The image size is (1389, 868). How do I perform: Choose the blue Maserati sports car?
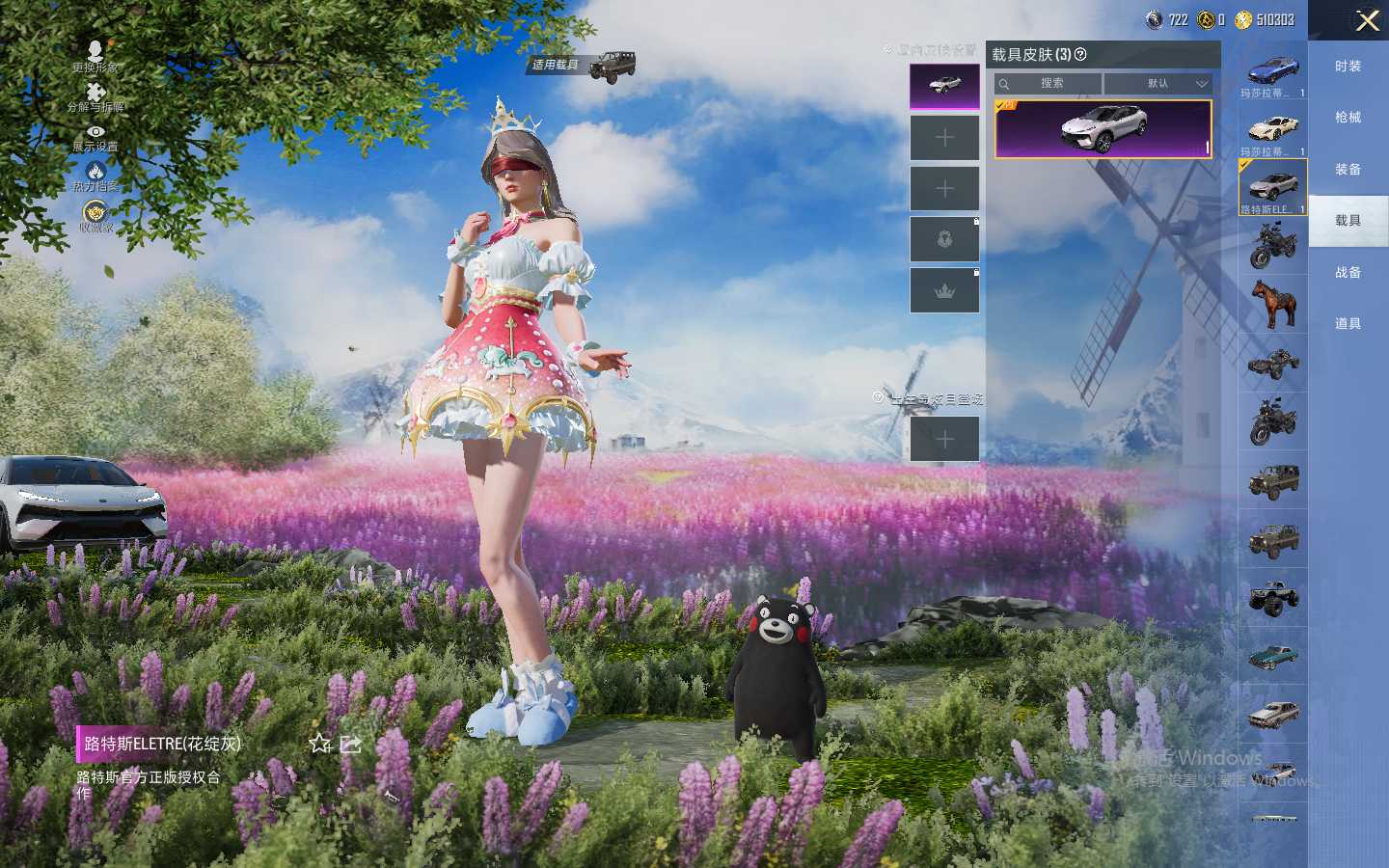point(1272,71)
